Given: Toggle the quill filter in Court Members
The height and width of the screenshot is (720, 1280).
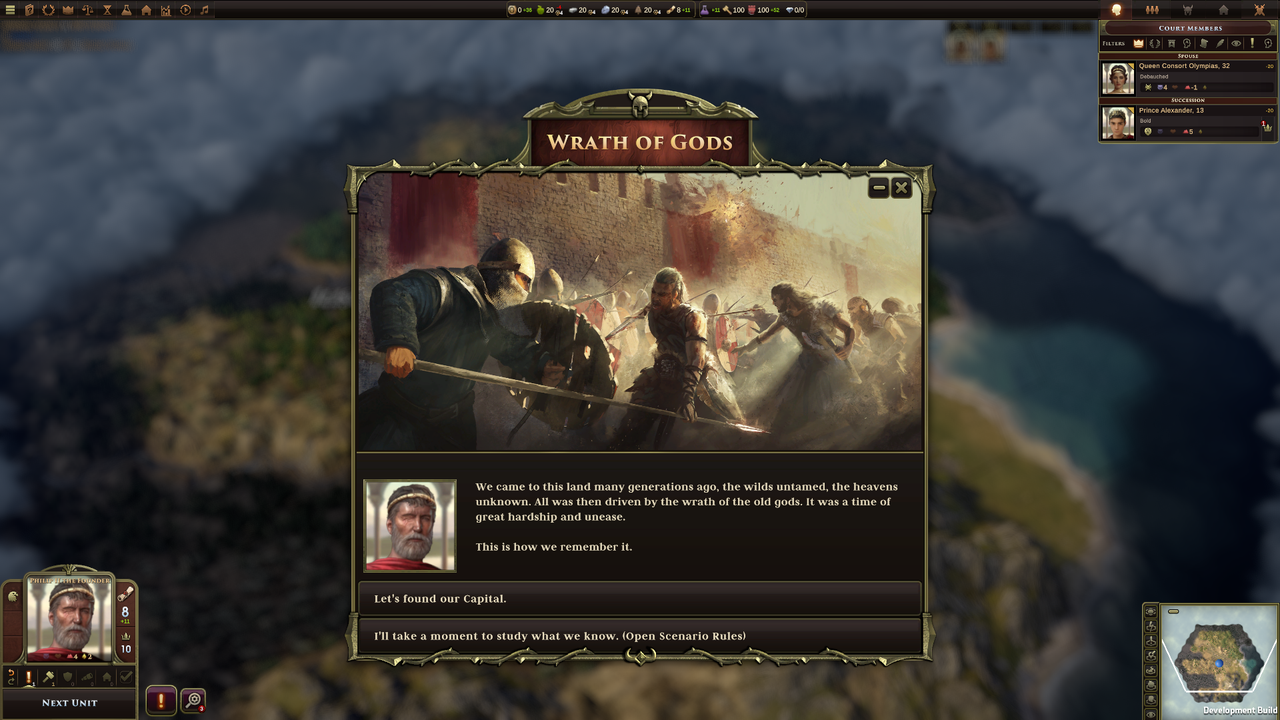Looking at the screenshot, I should (x=1221, y=43).
